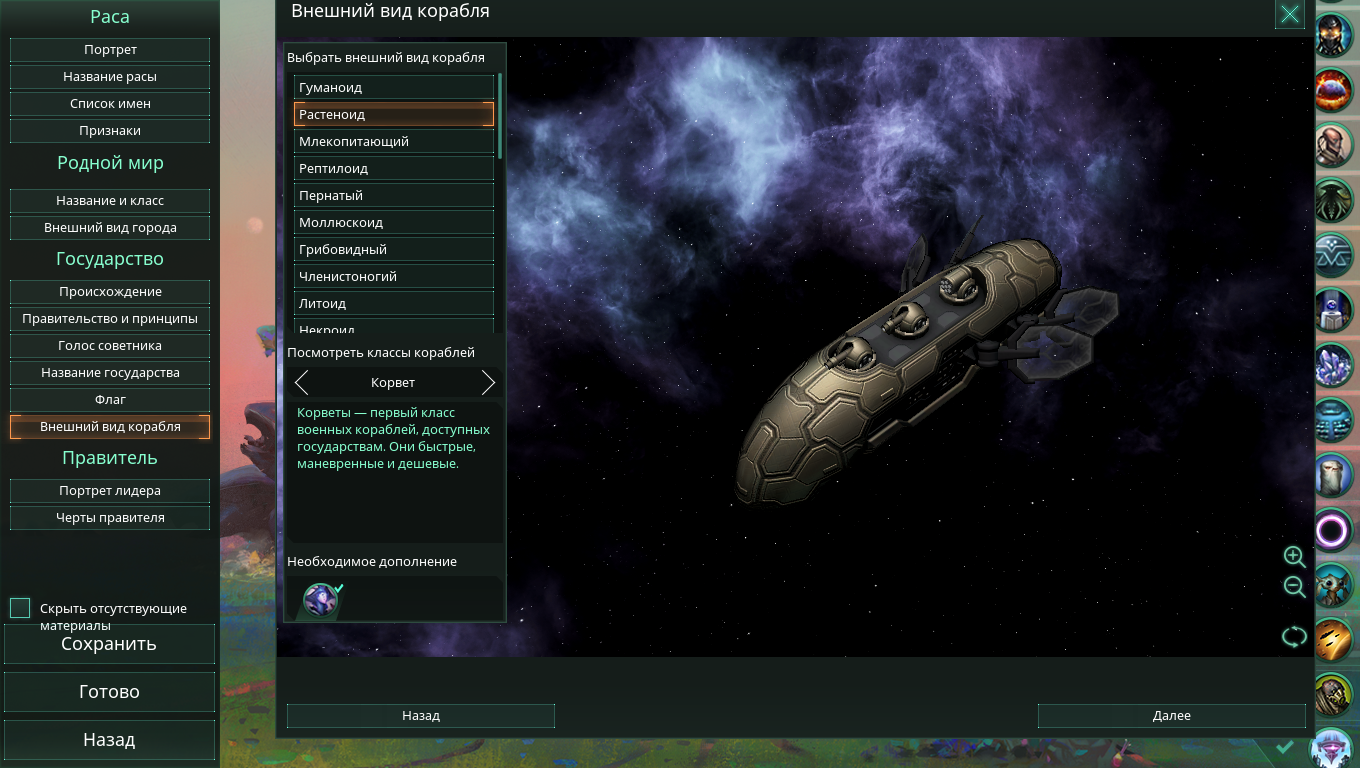Close the ship appearance window
The height and width of the screenshot is (768, 1360).
coord(1290,14)
